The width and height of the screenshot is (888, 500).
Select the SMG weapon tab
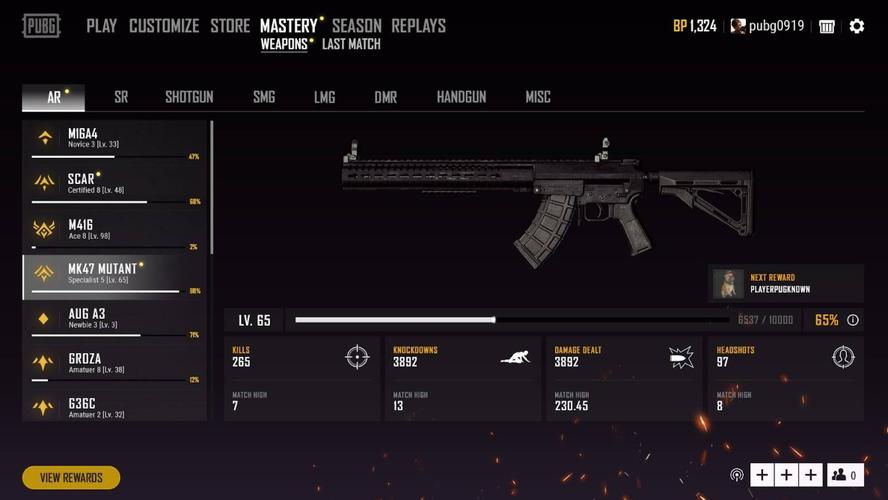[x=264, y=97]
